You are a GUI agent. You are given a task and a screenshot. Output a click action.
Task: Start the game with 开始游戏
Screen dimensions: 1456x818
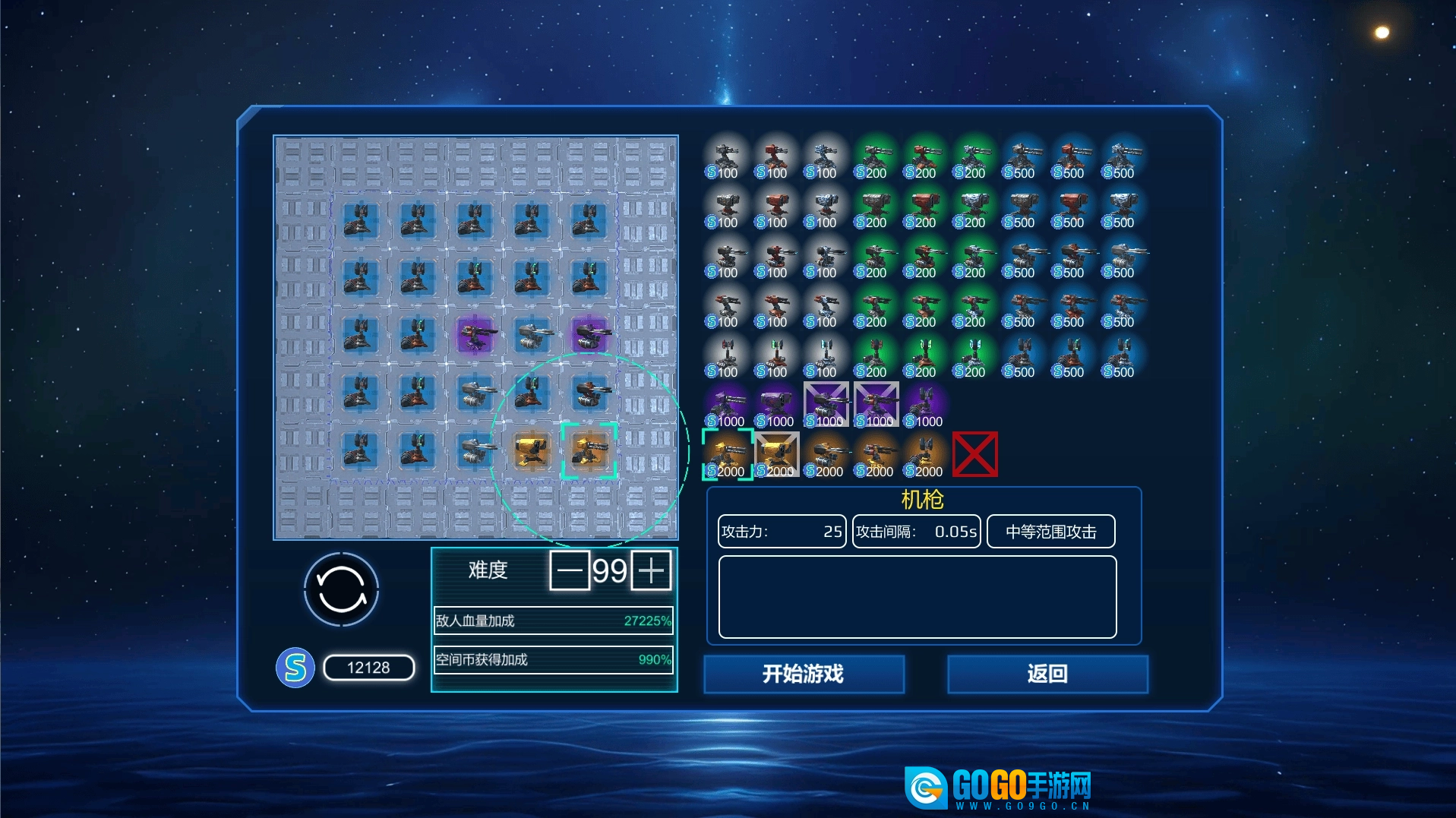click(x=804, y=674)
